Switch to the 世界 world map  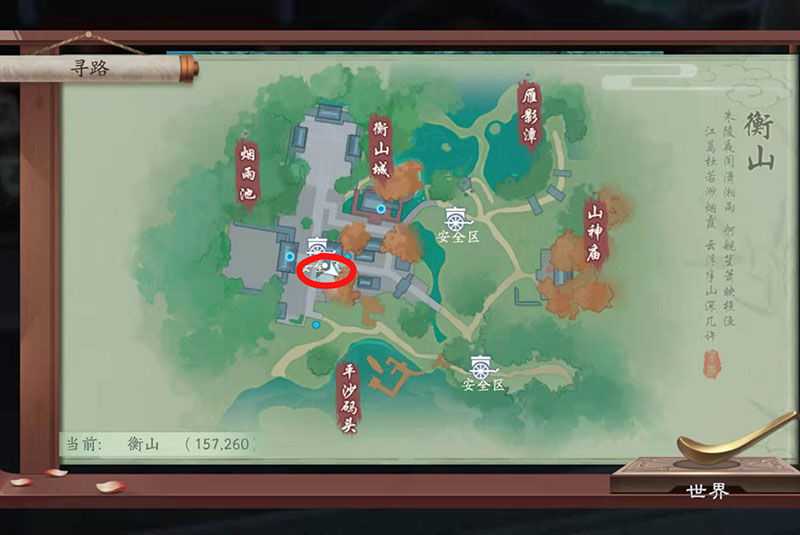[707, 491]
